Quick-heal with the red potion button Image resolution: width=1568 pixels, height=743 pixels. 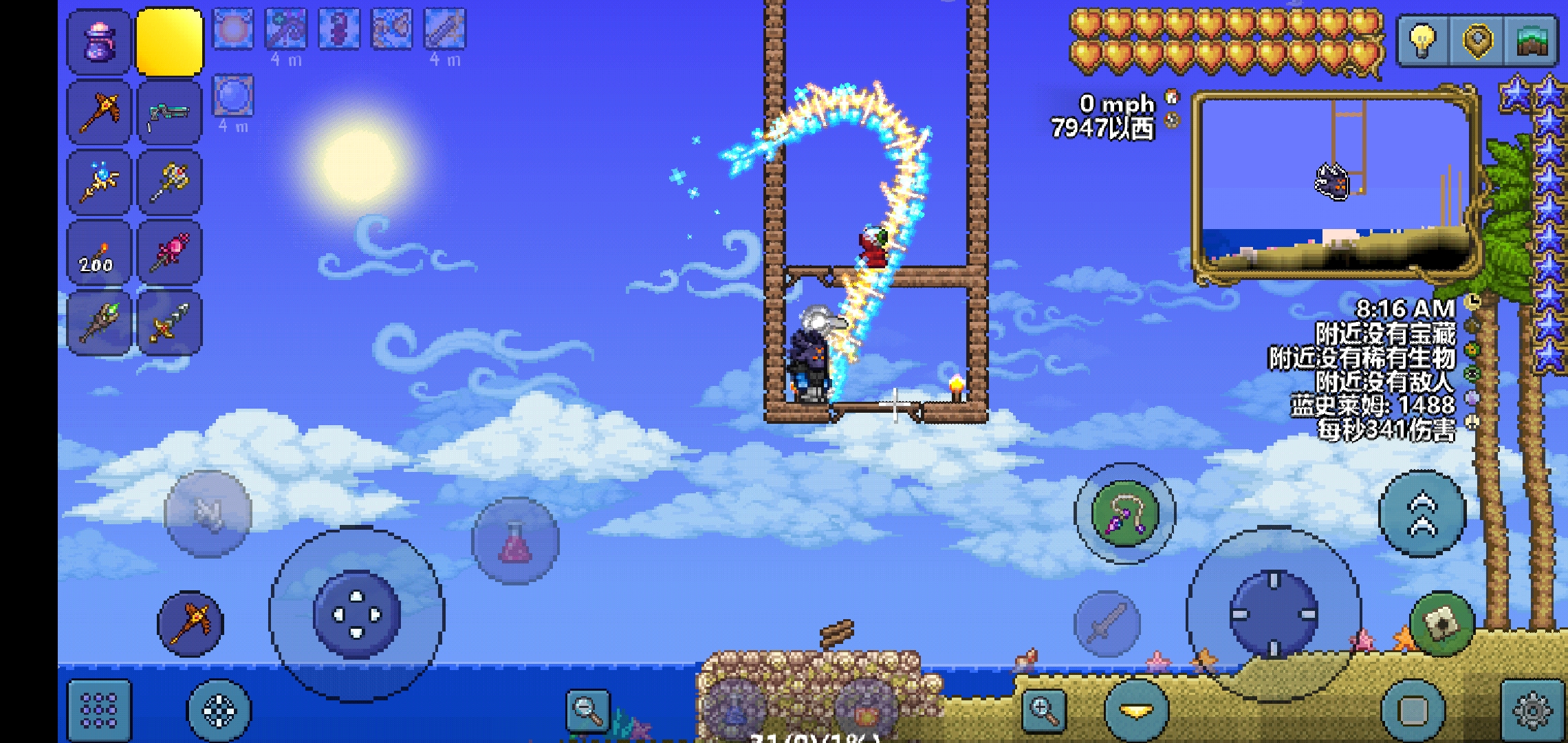[515, 541]
